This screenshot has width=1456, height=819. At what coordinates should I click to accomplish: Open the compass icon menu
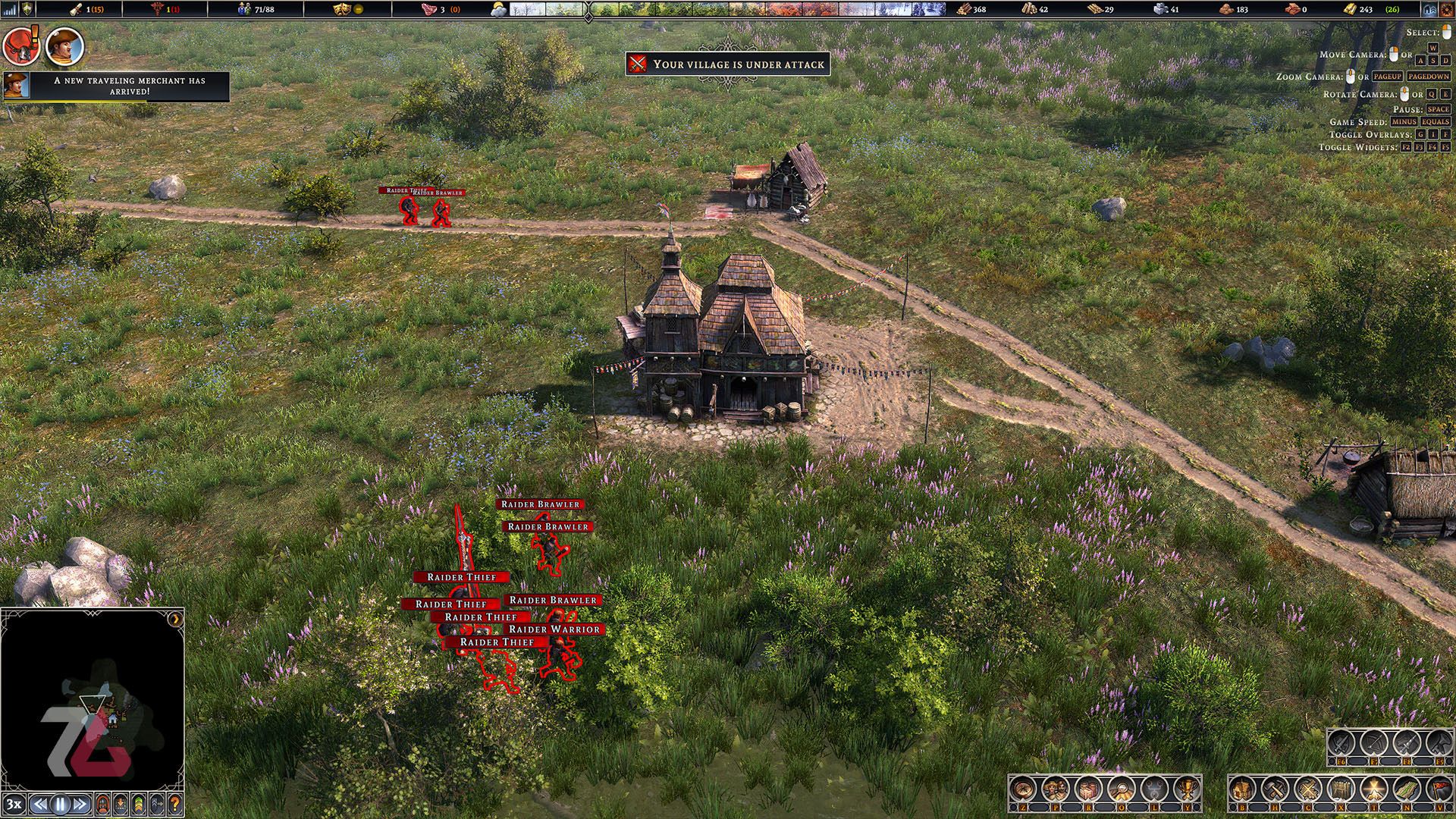point(1024,789)
